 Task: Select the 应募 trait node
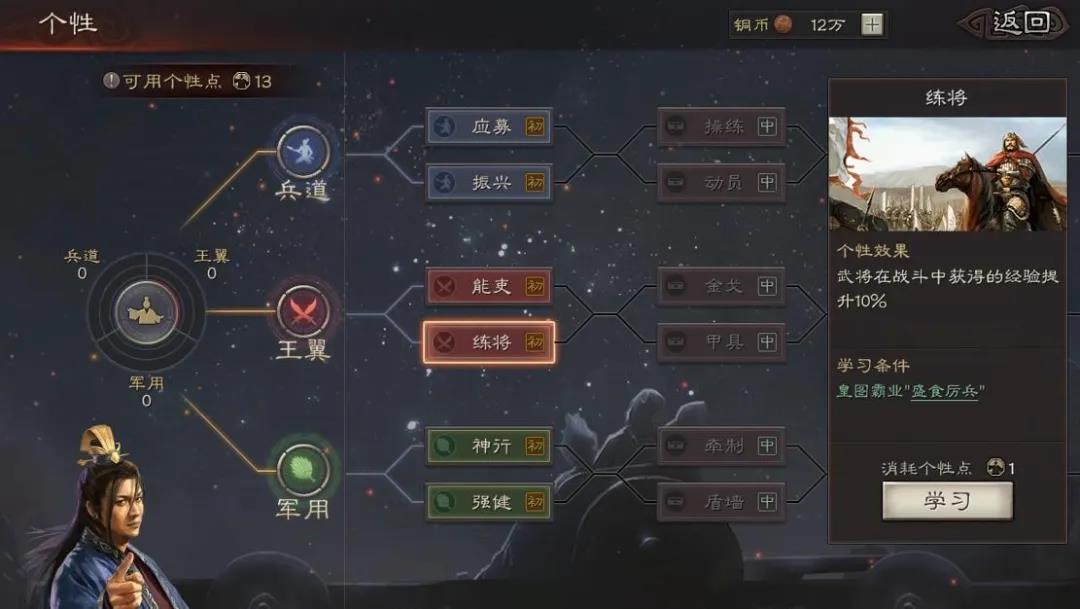489,127
